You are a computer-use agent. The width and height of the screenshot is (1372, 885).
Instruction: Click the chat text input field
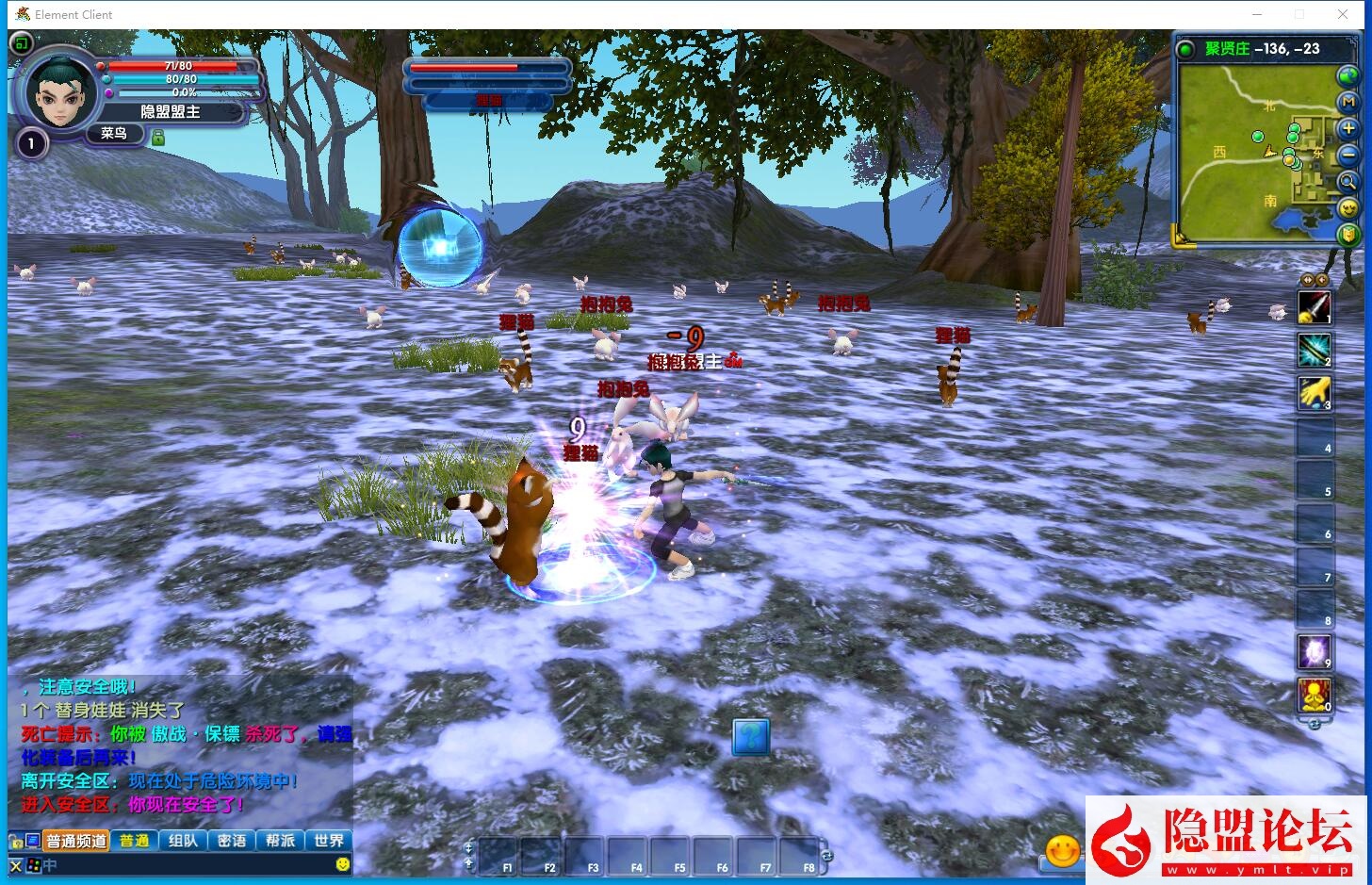tap(188, 864)
